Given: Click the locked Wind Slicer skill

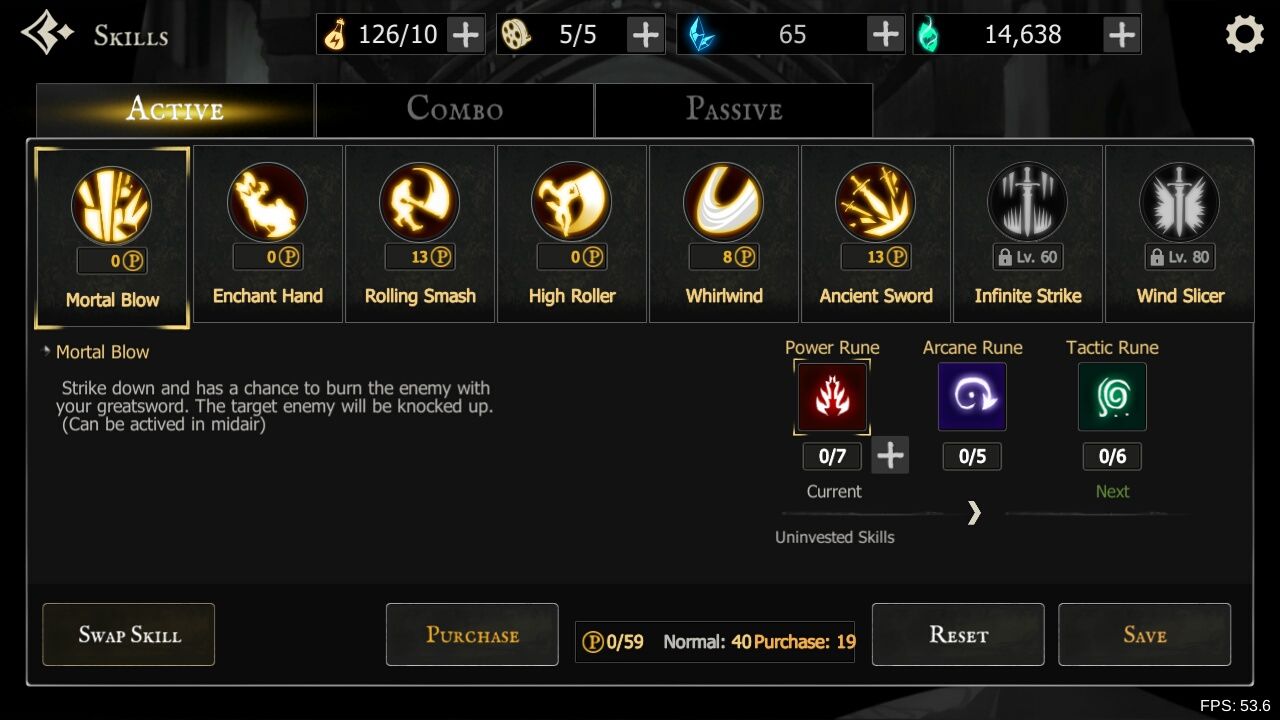Looking at the screenshot, I should (x=1180, y=234).
